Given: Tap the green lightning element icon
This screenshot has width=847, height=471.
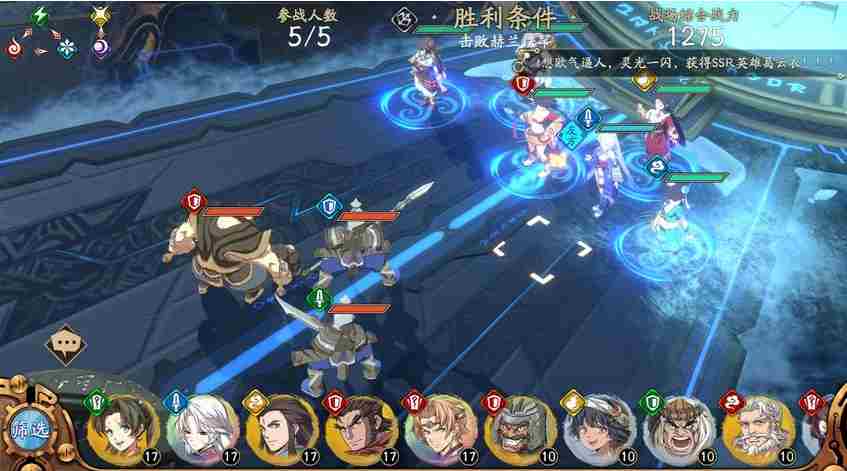Looking at the screenshot, I should point(41,15).
